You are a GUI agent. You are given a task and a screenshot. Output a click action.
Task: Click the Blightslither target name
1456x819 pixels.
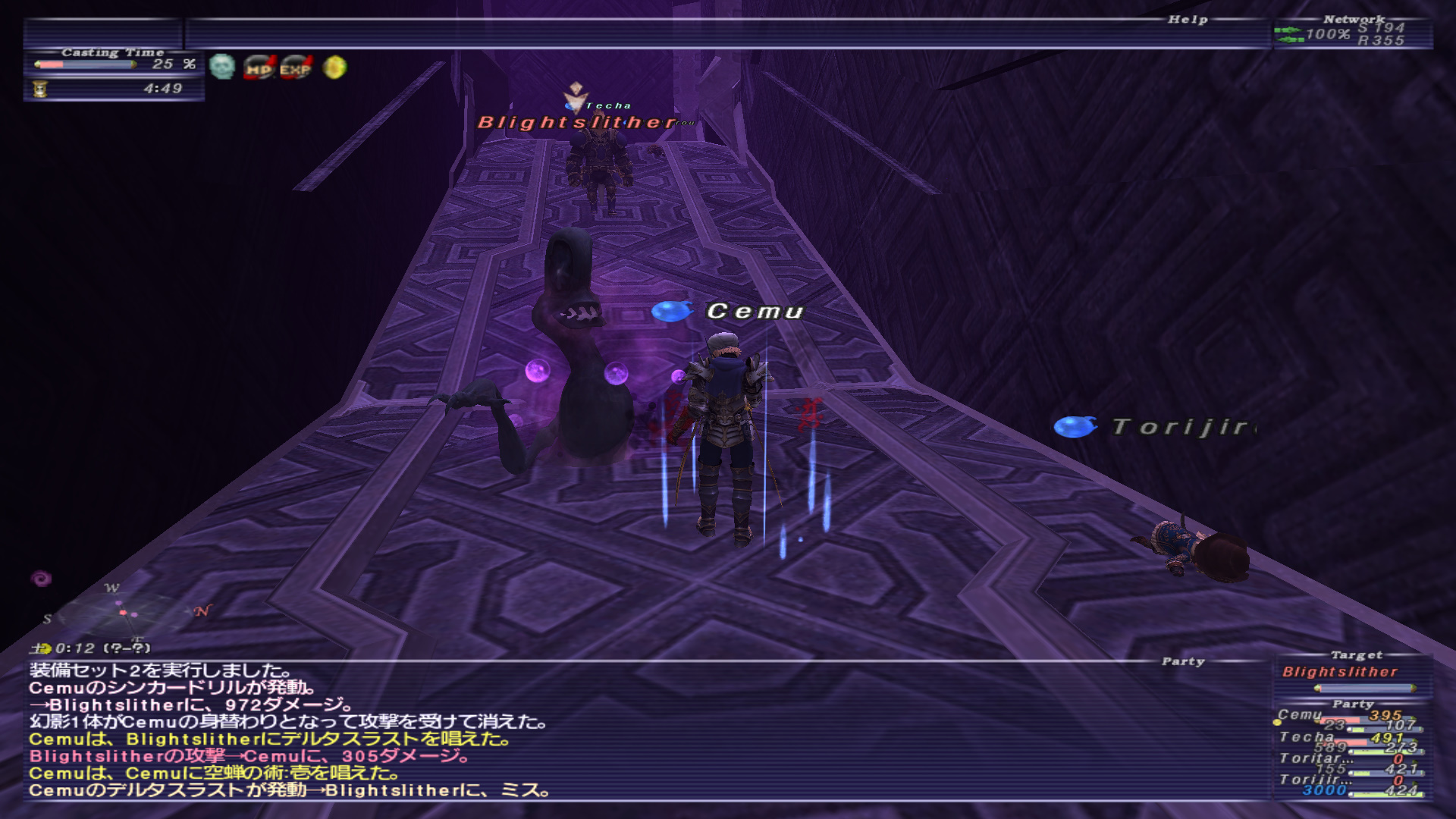[1340, 672]
